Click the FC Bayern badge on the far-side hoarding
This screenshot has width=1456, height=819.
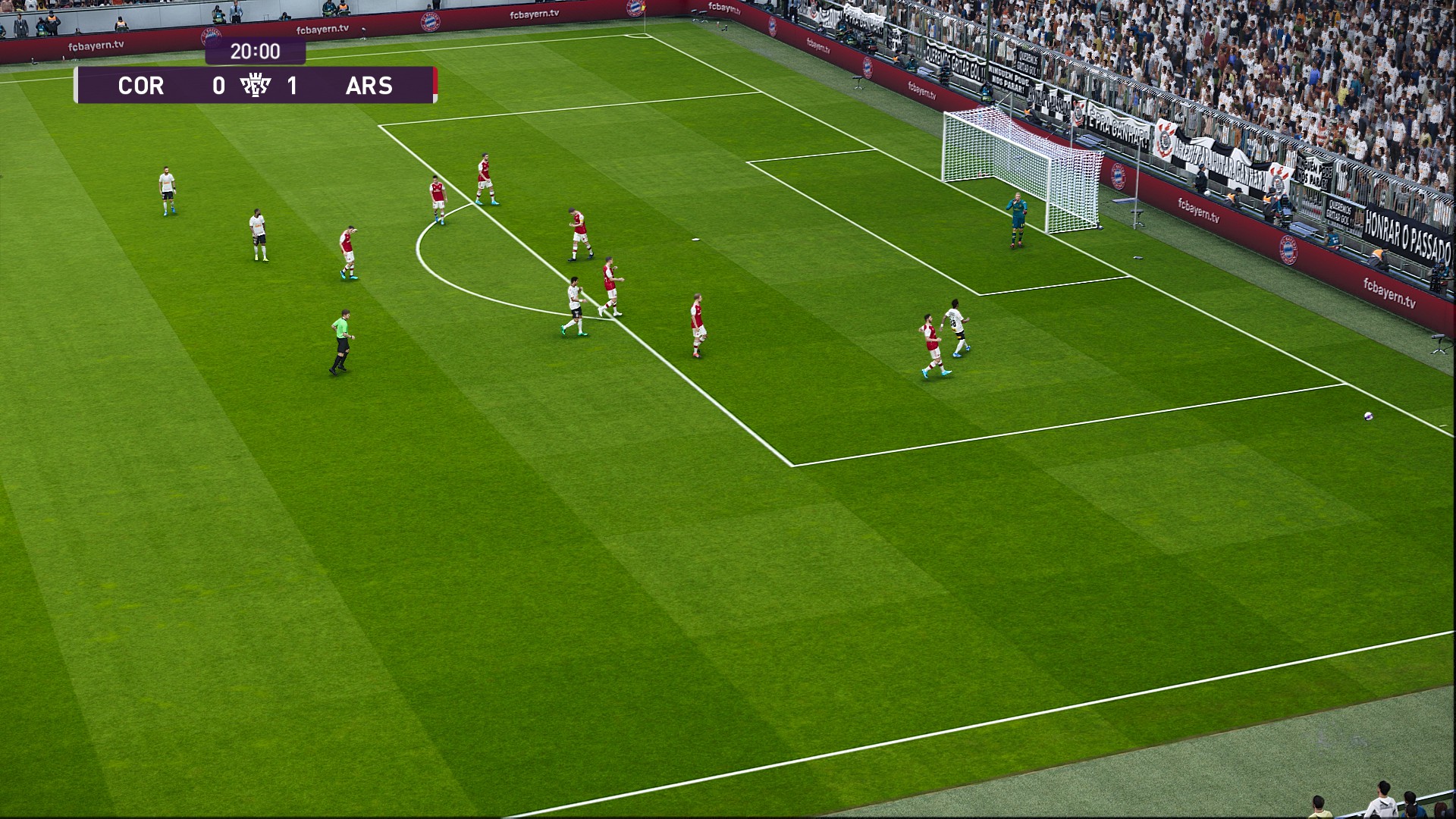tap(1119, 177)
